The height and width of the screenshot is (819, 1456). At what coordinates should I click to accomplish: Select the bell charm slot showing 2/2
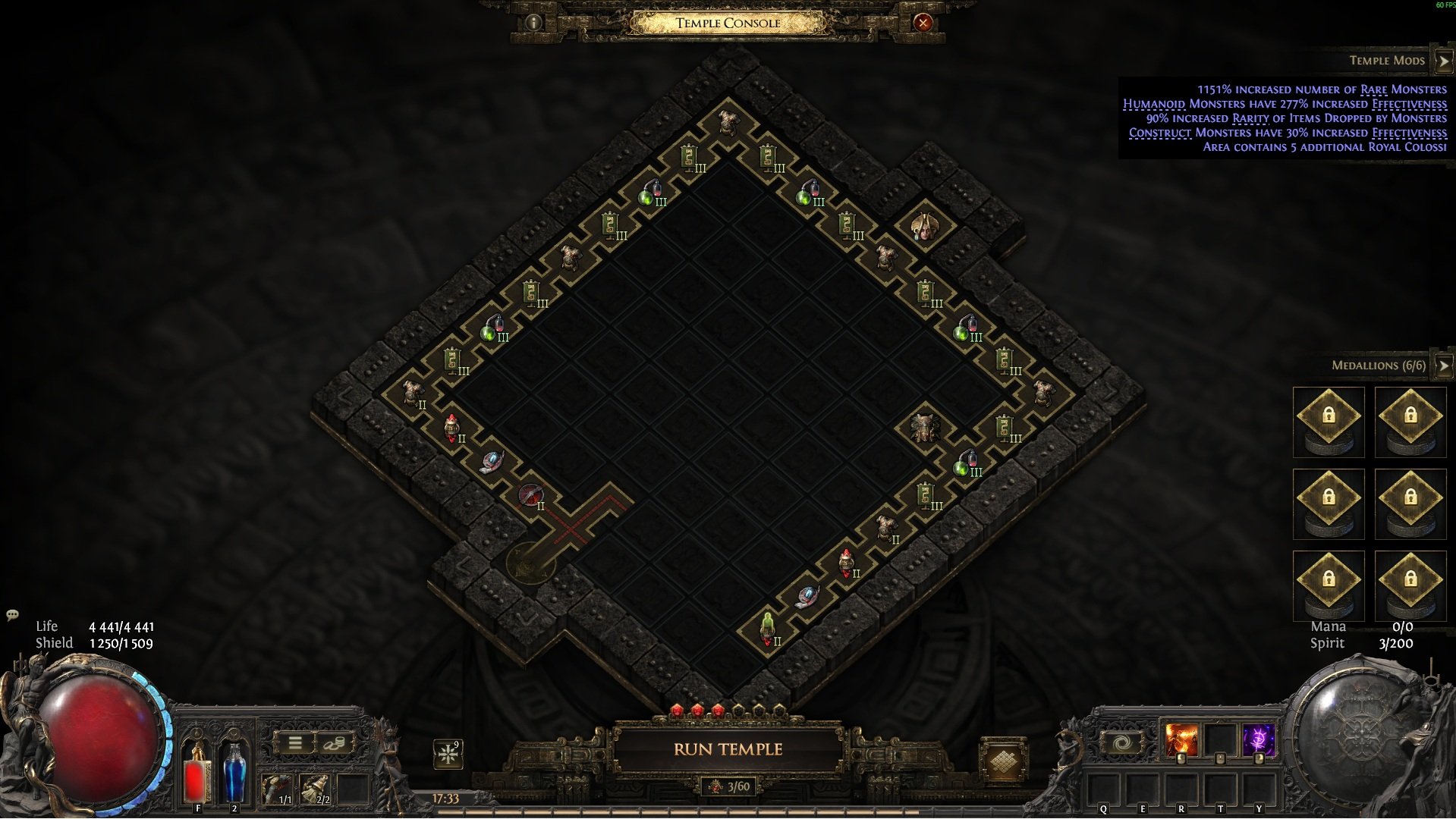[316, 789]
